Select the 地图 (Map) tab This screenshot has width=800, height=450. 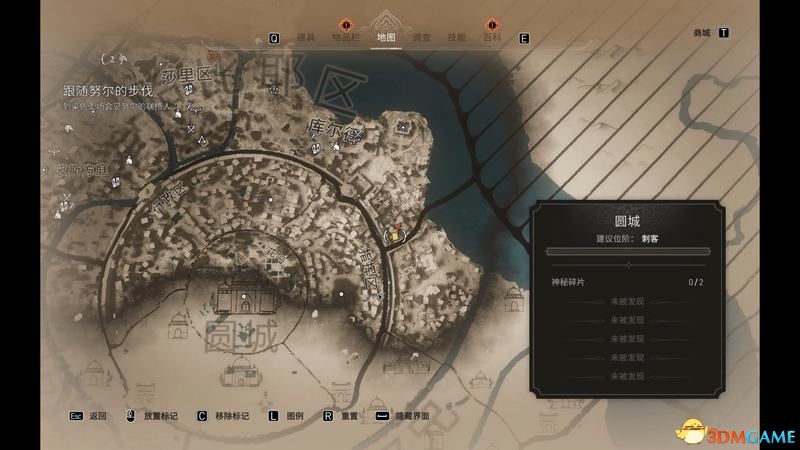(x=385, y=37)
